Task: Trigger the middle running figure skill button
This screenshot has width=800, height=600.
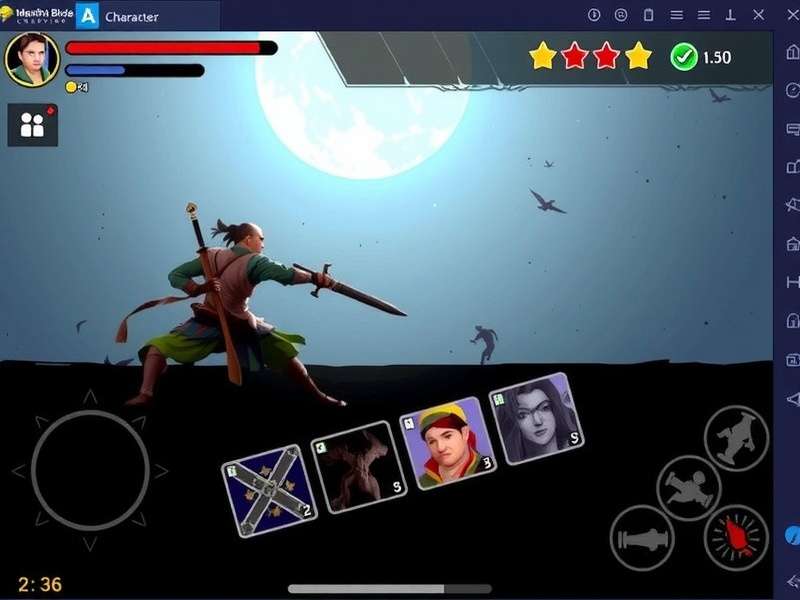Action: pos(689,487)
